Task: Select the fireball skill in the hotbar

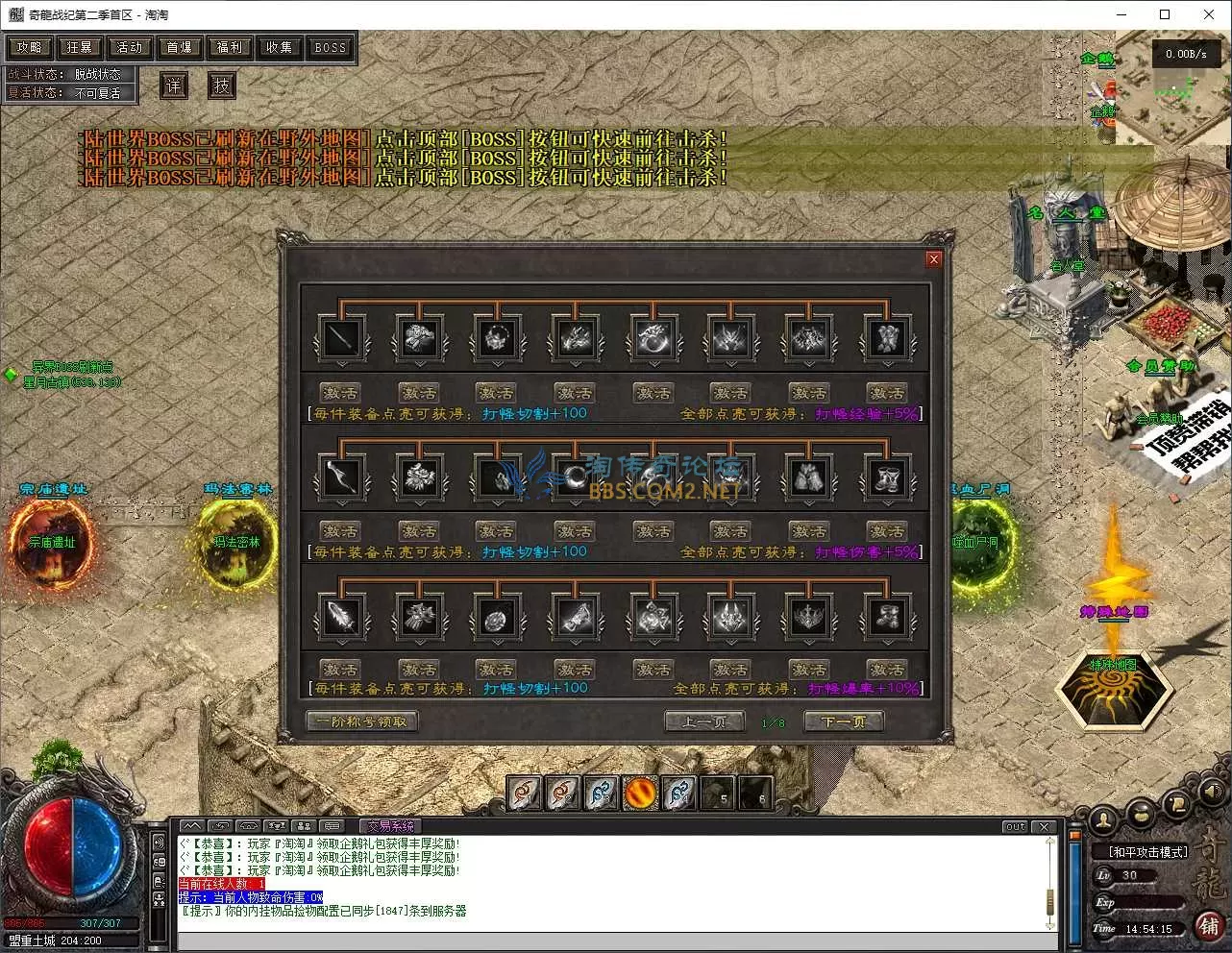Action: click(640, 793)
